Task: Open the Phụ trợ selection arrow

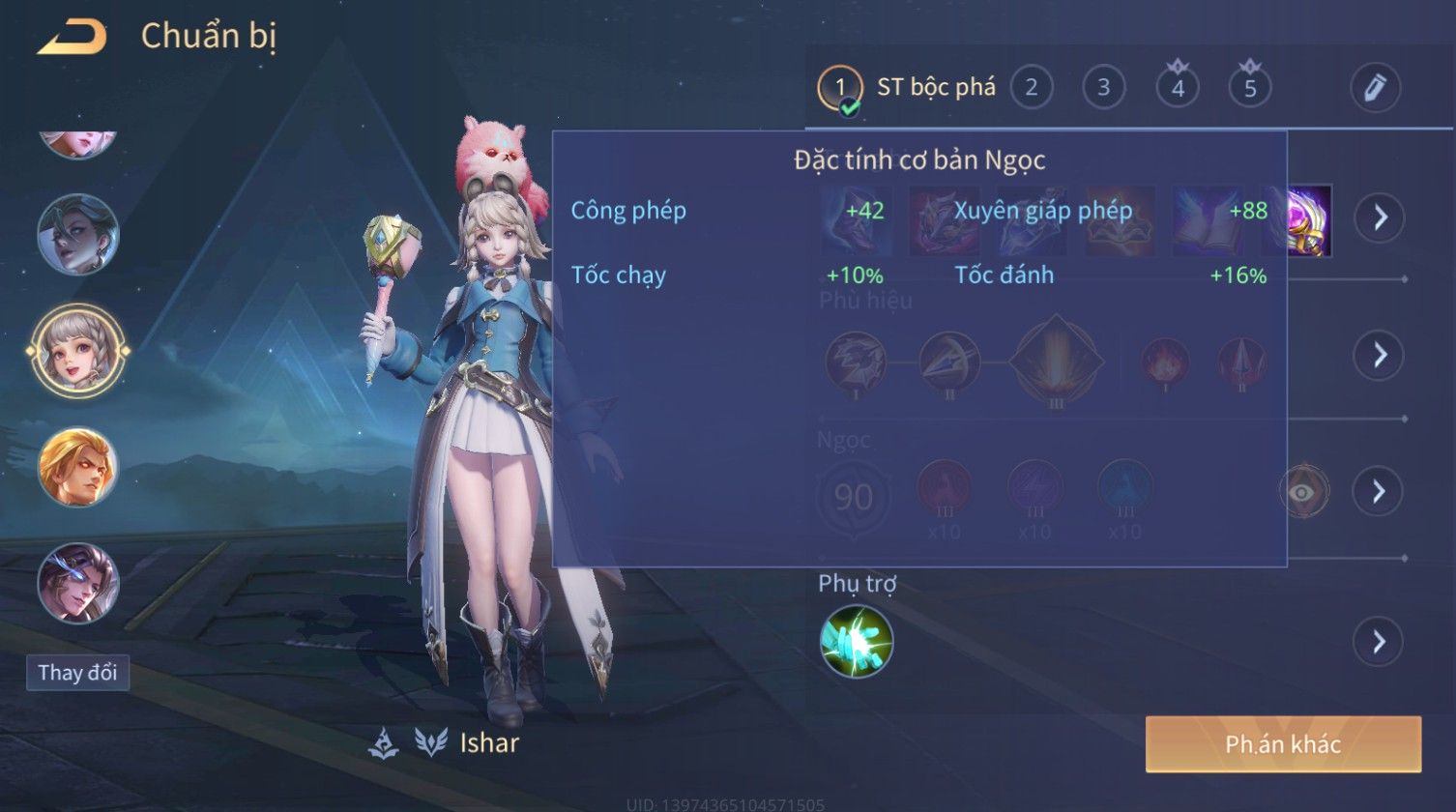Action: point(1379,642)
